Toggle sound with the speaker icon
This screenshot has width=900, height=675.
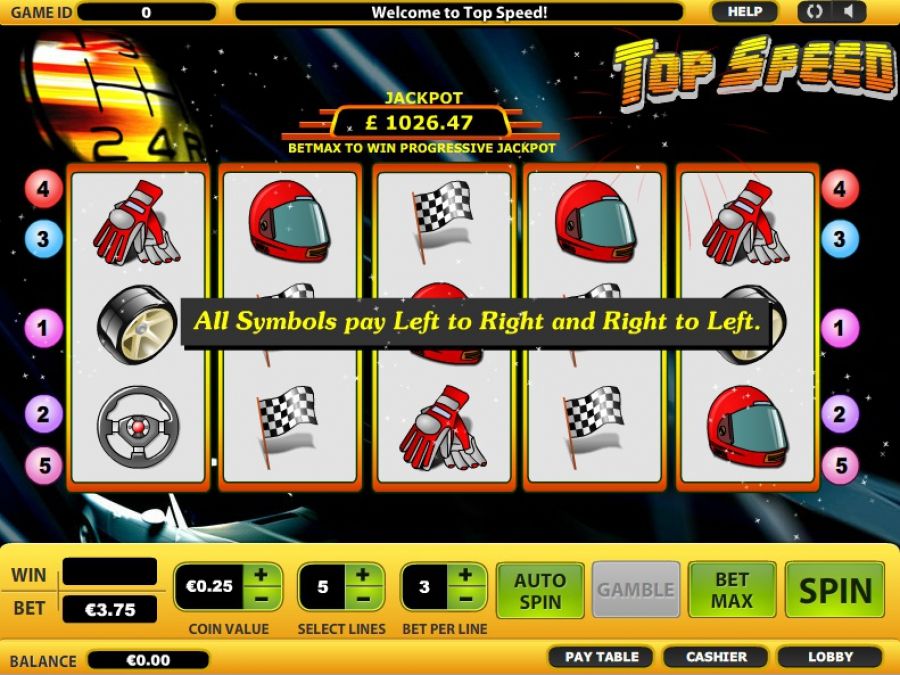pyautogui.click(x=849, y=12)
